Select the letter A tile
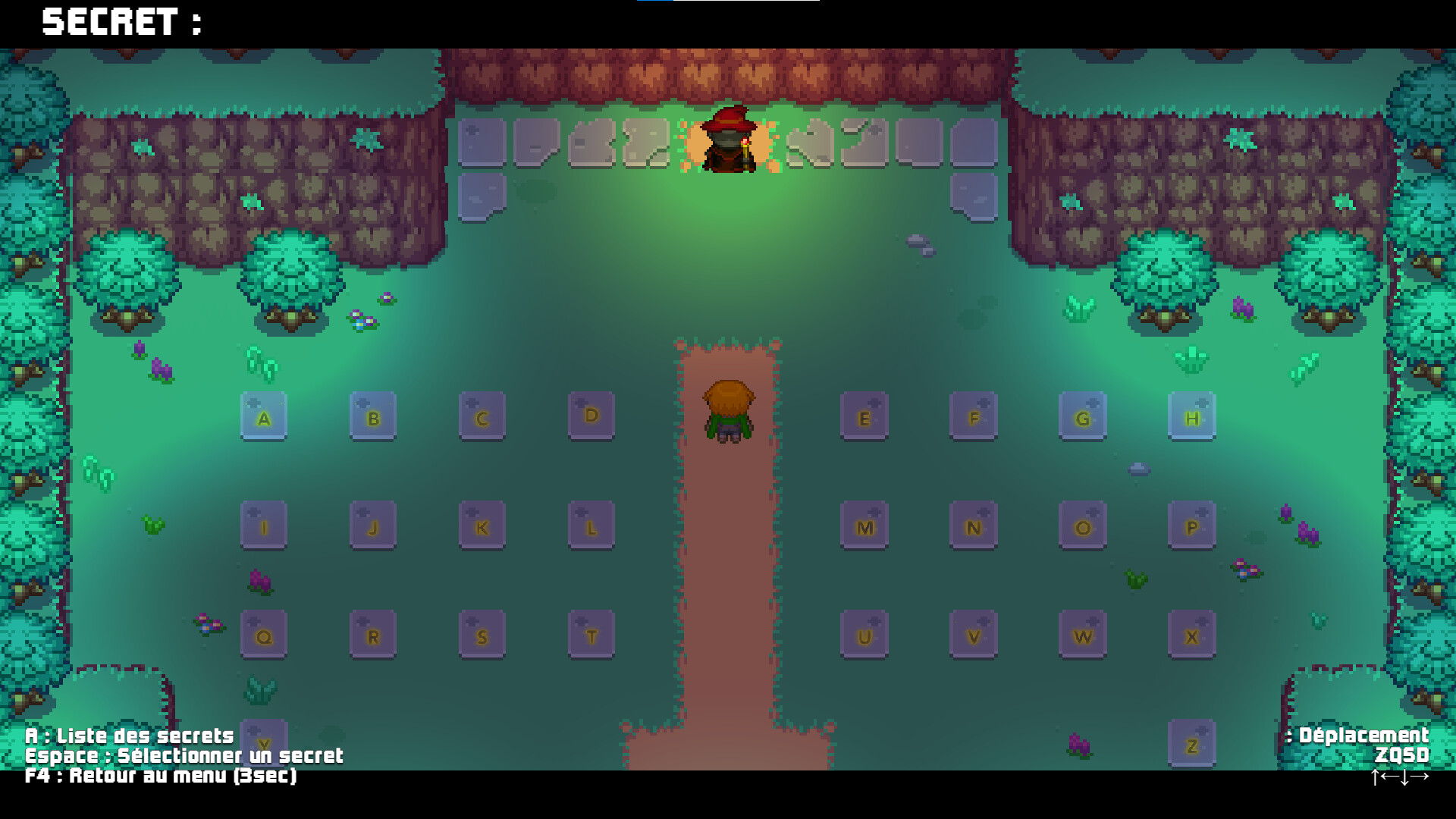 [263, 416]
